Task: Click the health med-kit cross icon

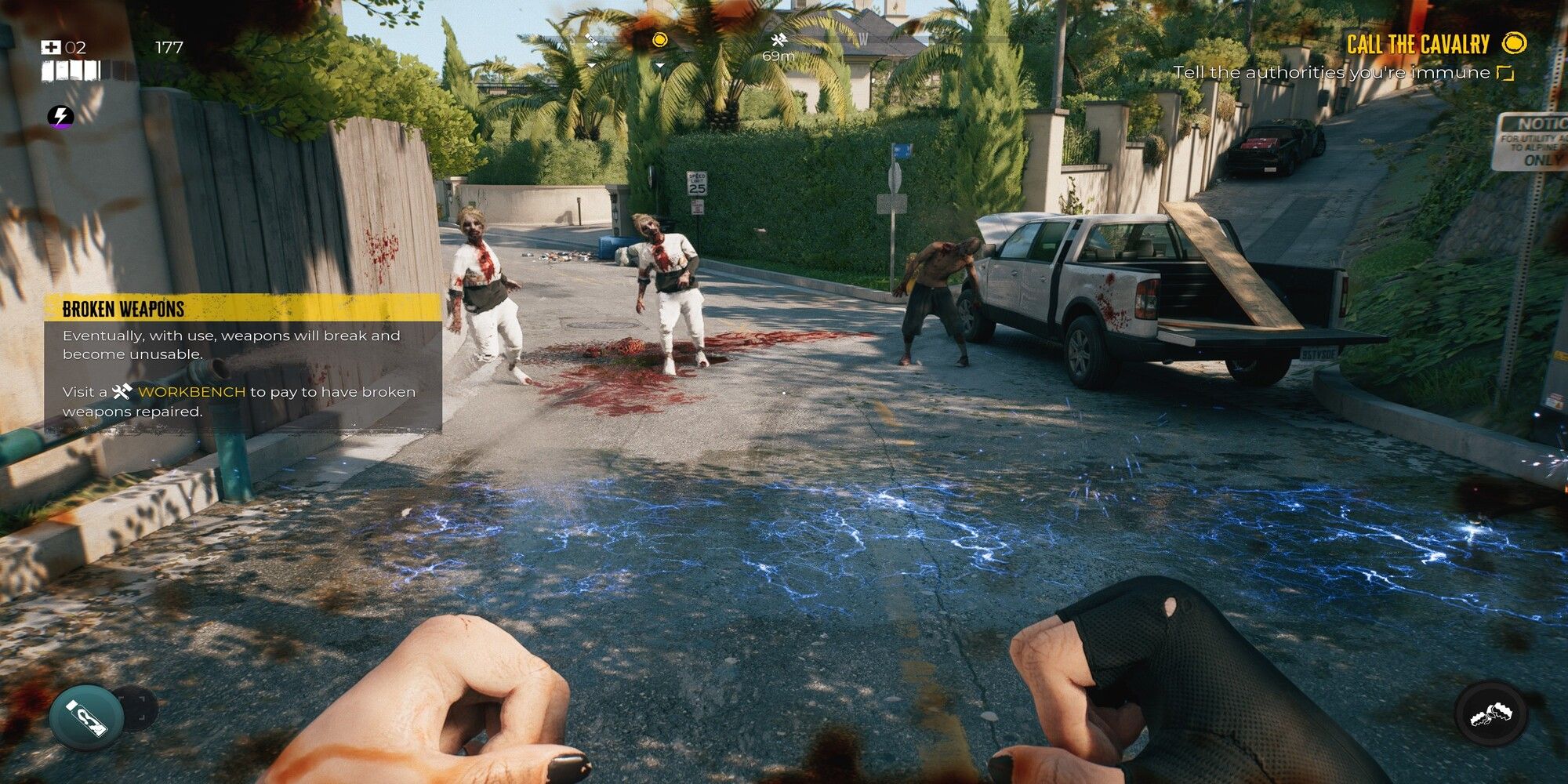Action: pyautogui.click(x=51, y=47)
